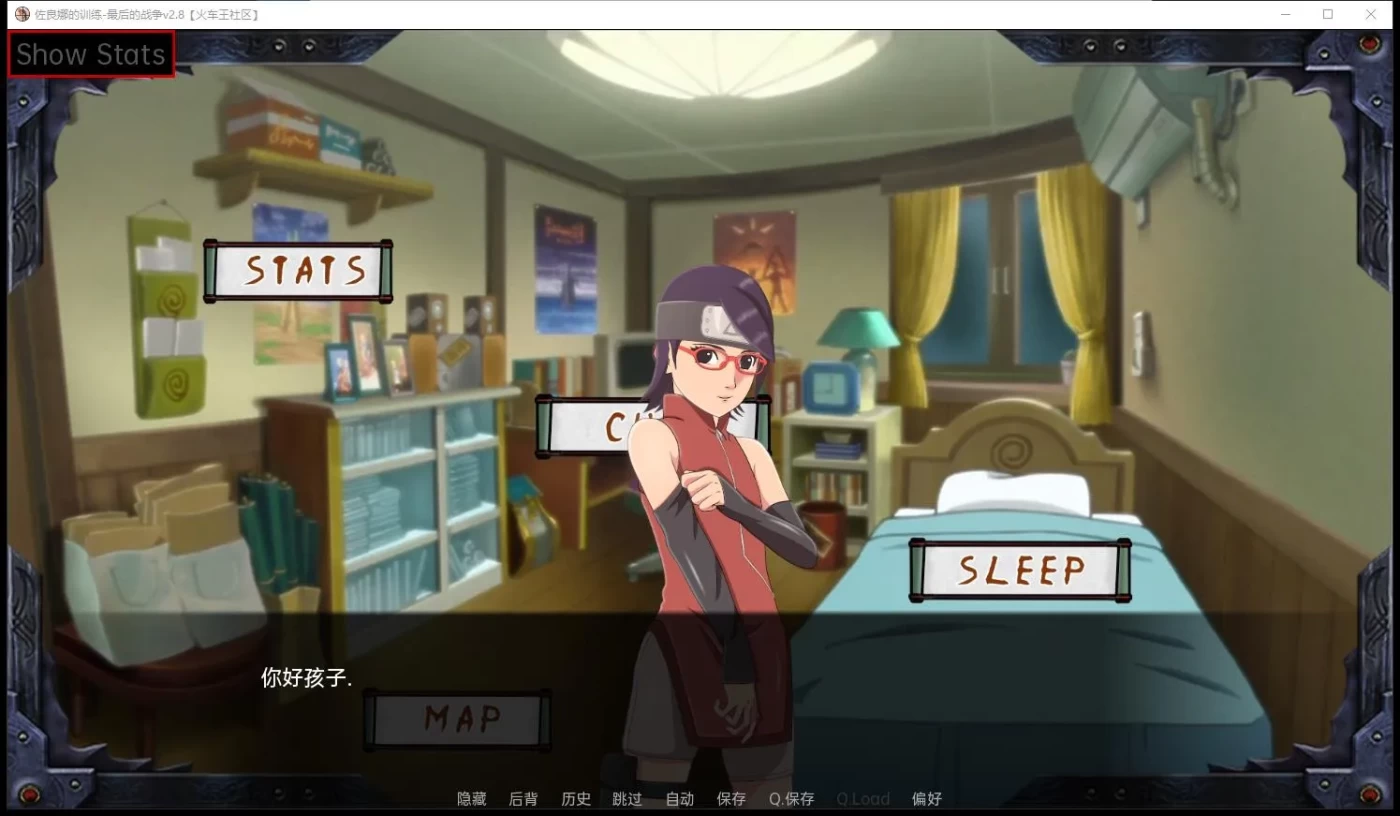This screenshot has width=1400, height=816.
Task: Open the 历史 dialogue history
Action: (x=575, y=799)
